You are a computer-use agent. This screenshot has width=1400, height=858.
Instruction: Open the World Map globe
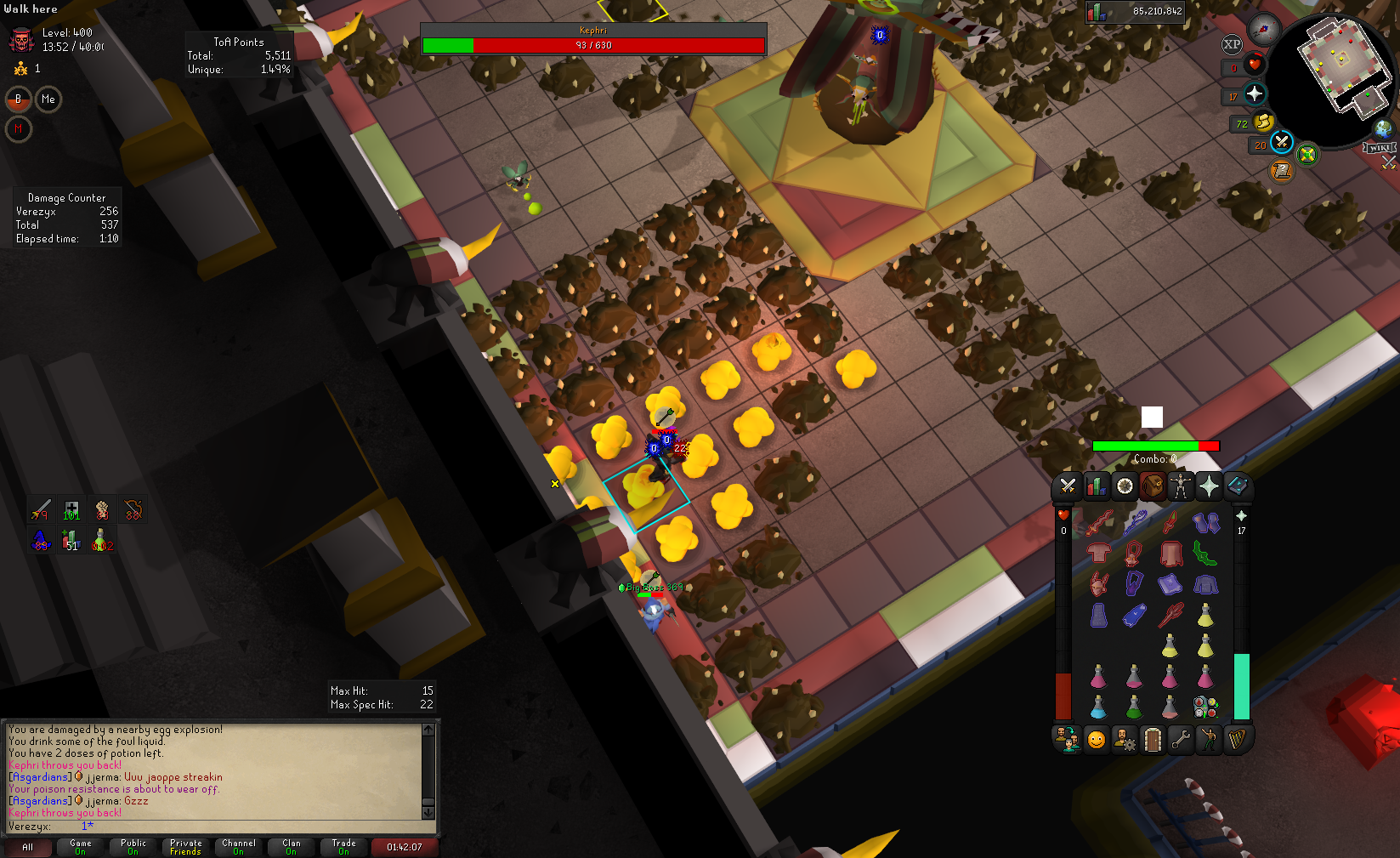[1383, 129]
